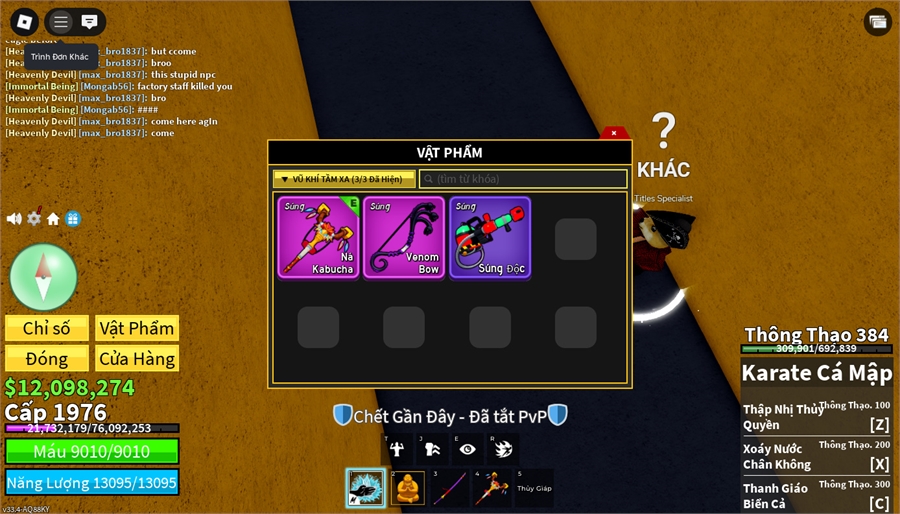Toggle the Roblox chat window
Viewport: 900px width, 514px height.
90,21
